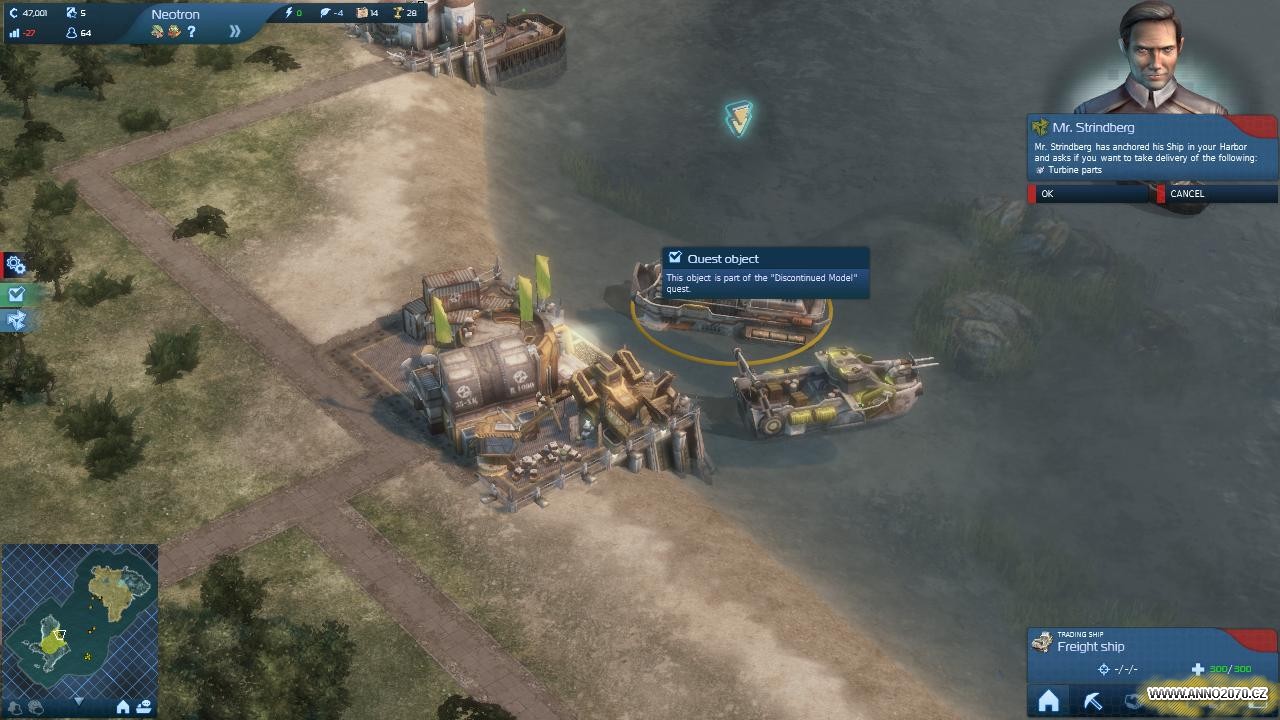
Task: Select the pickaxe tab in the ship panel
Action: point(1092,702)
